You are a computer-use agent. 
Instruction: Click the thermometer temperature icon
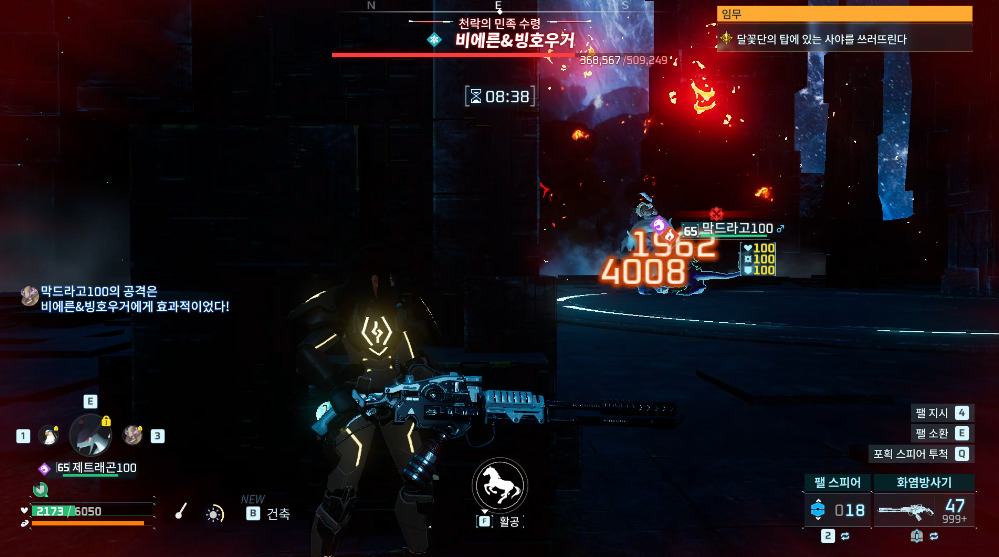[181, 512]
